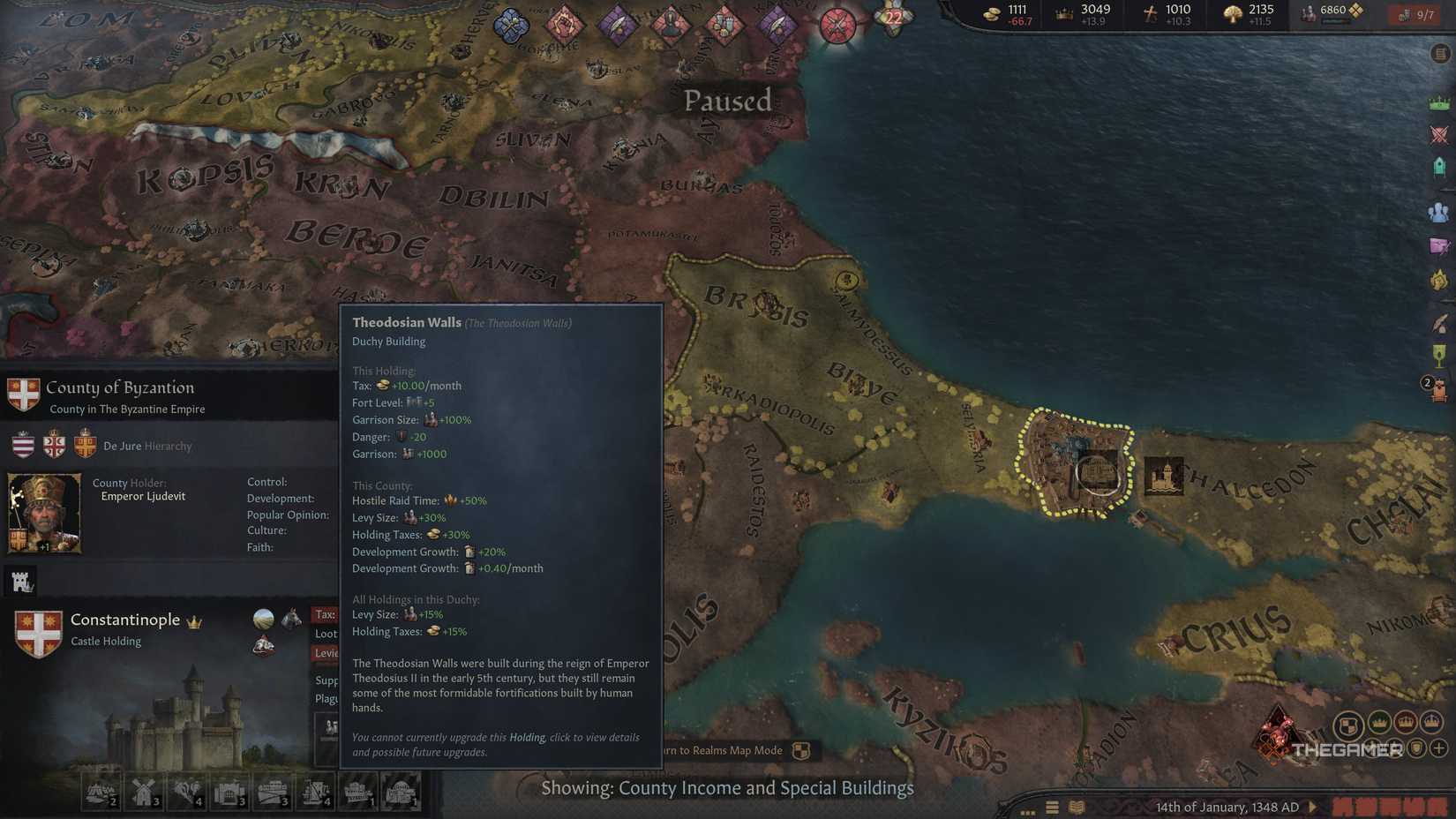The image size is (1456, 819).
Task: Click the play arrow beside the date
Action: click(1312, 807)
